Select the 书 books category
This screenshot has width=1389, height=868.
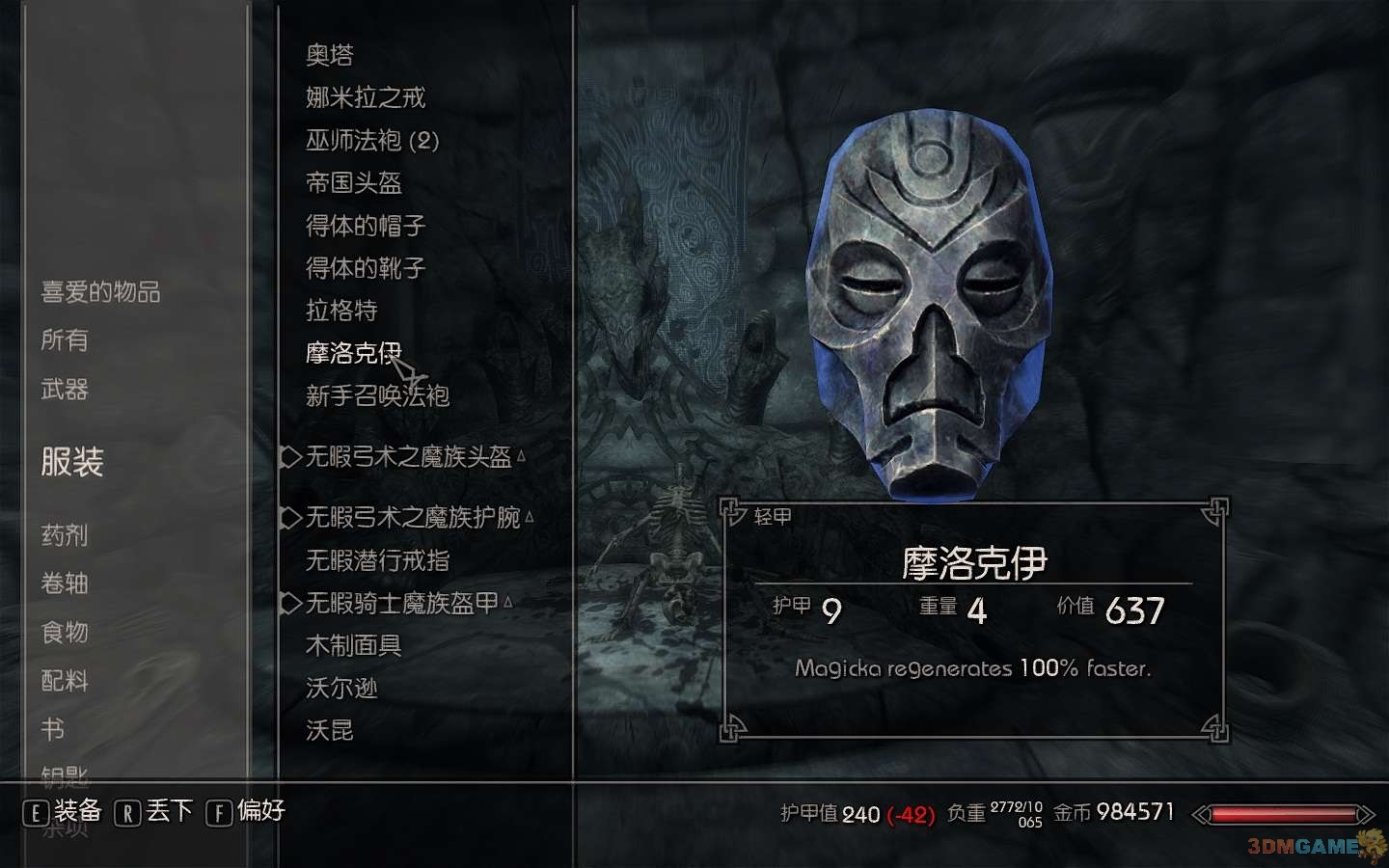tap(53, 729)
